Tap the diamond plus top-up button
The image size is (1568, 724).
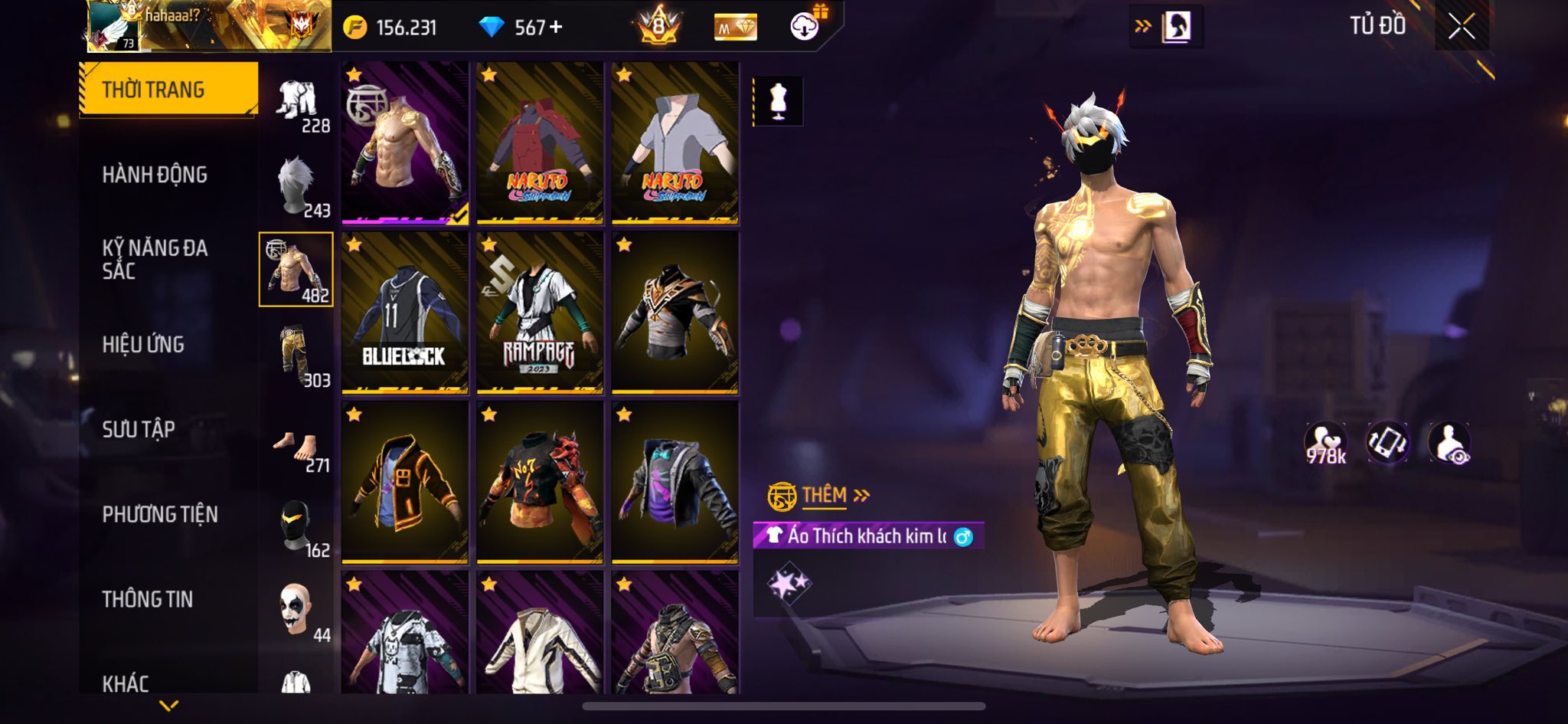click(556, 28)
